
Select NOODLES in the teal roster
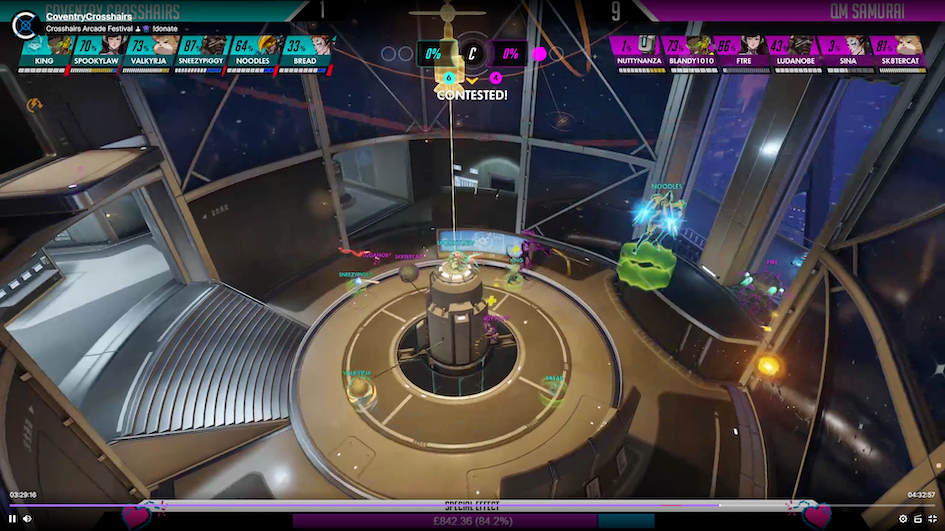[253, 51]
